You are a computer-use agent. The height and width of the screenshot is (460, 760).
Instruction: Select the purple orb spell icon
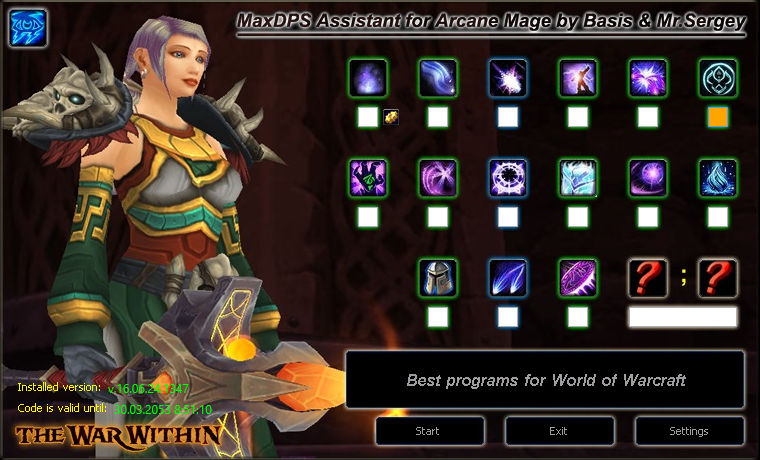coord(648,178)
